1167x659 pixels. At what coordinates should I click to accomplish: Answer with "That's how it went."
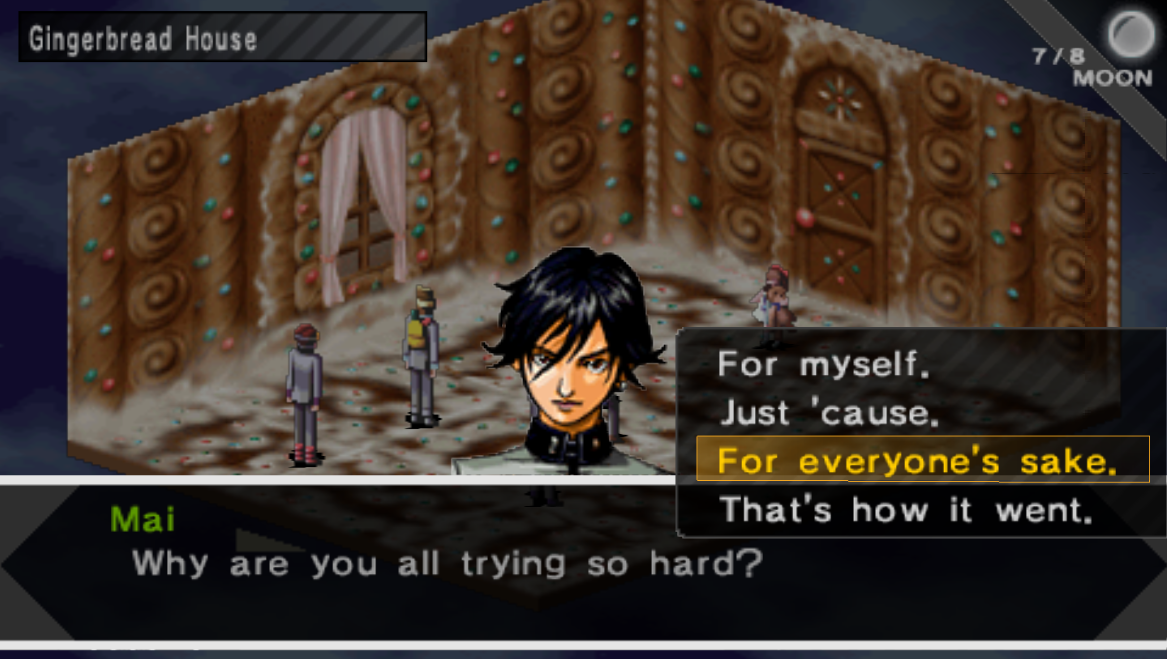(x=905, y=510)
